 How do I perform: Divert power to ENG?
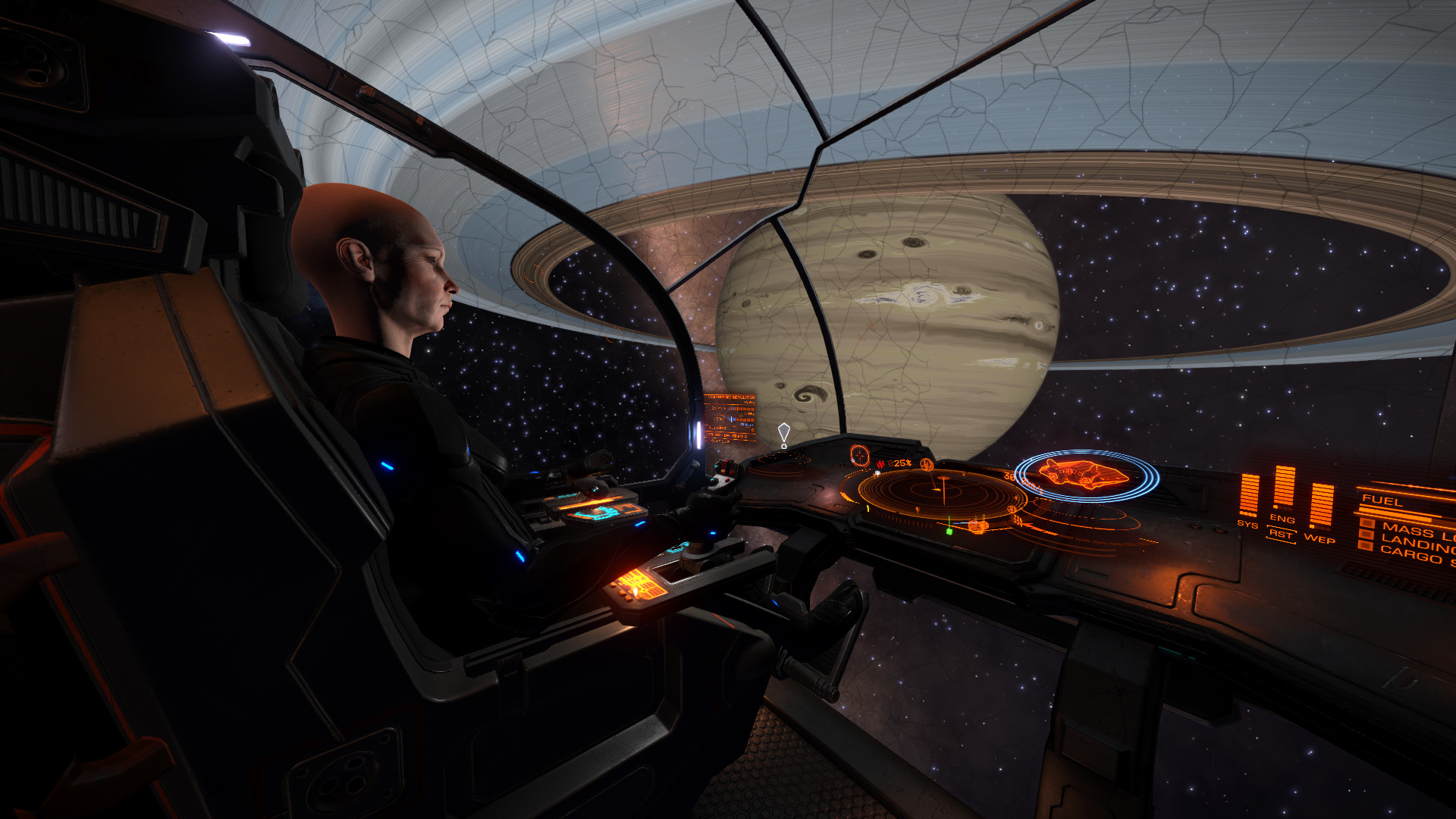1282,519
